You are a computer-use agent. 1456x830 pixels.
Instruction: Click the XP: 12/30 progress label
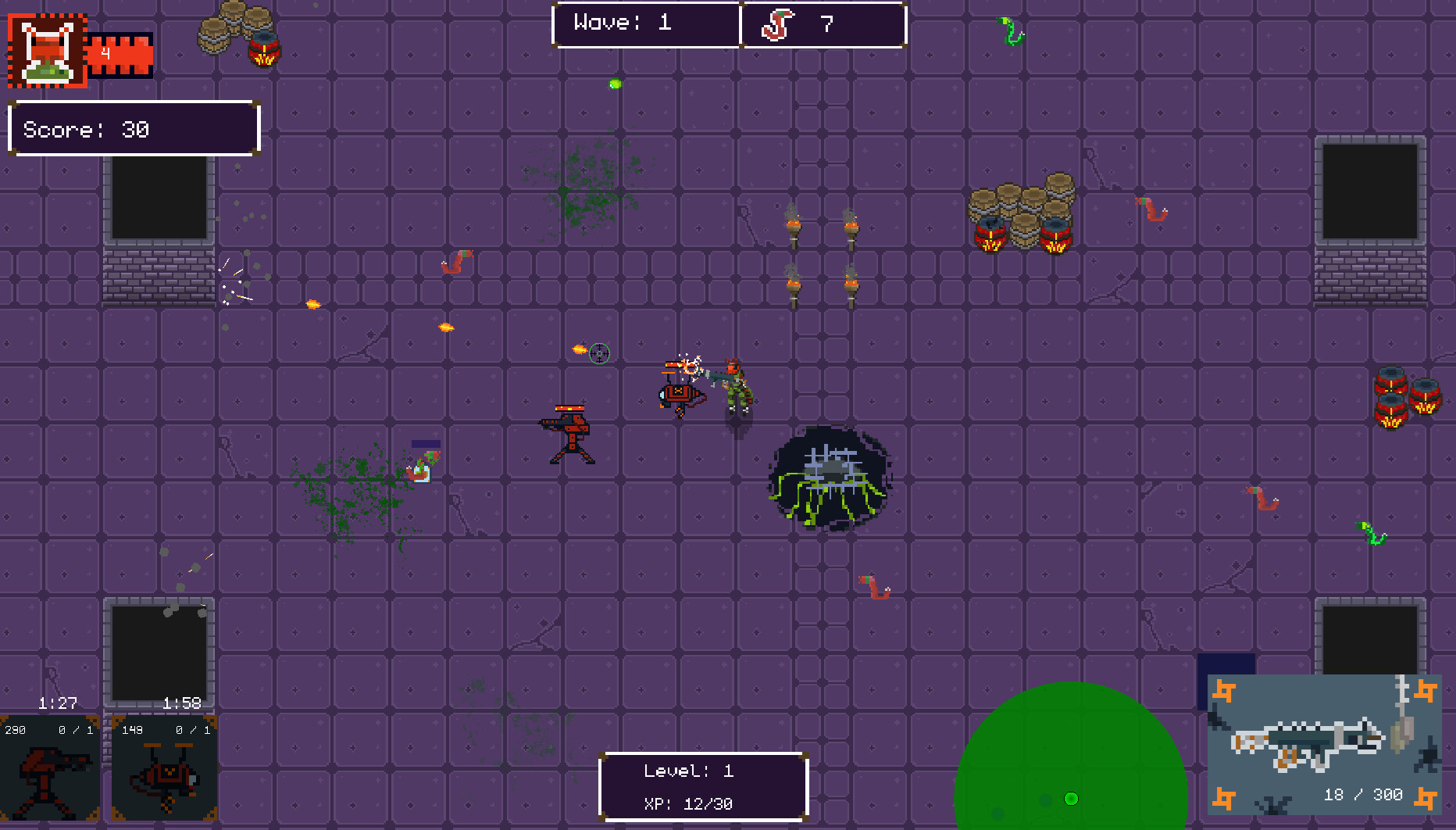(x=690, y=803)
